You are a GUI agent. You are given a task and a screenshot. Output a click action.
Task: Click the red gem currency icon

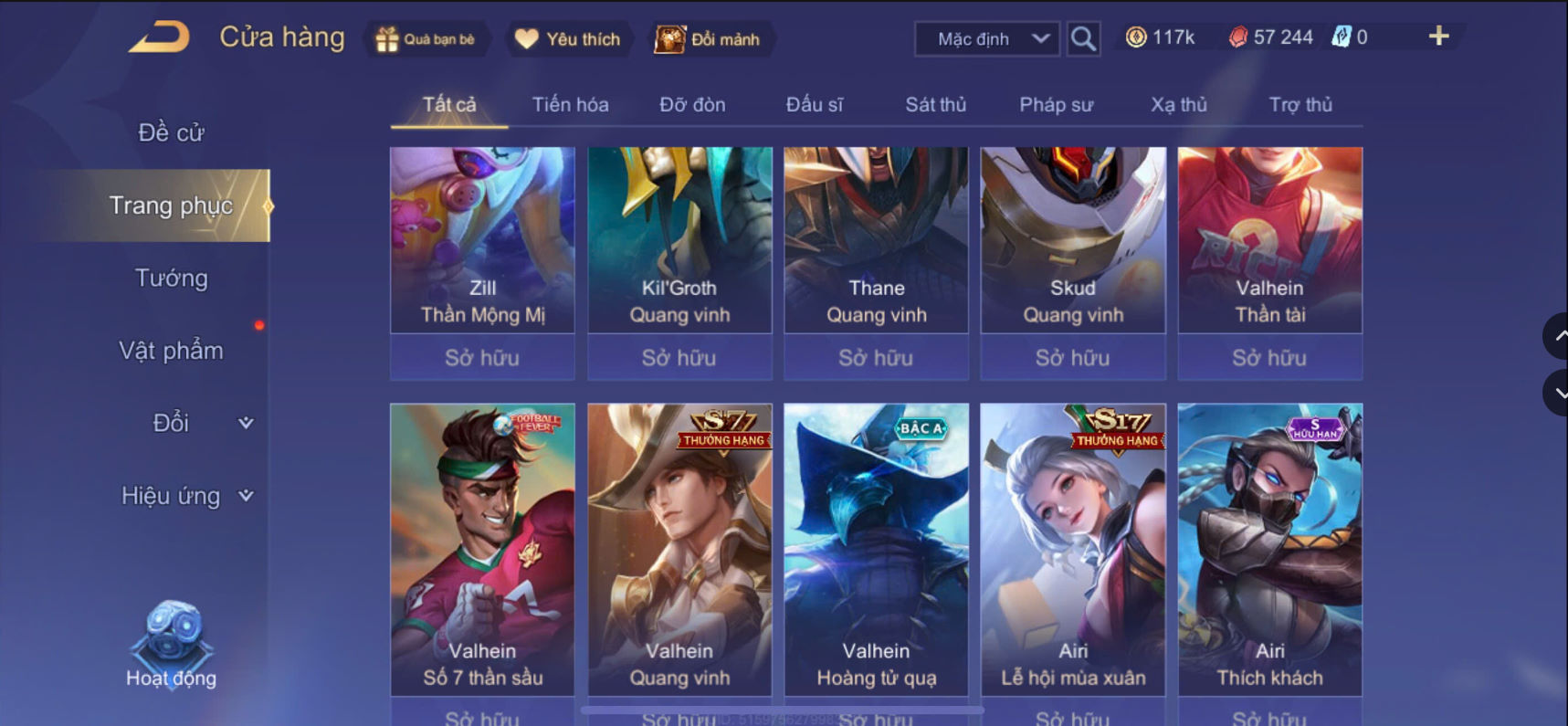pos(1238,37)
